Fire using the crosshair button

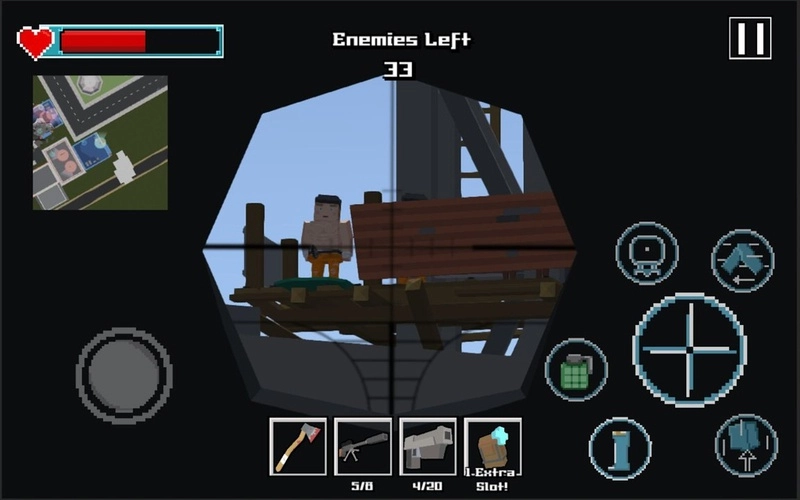coord(689,349)
